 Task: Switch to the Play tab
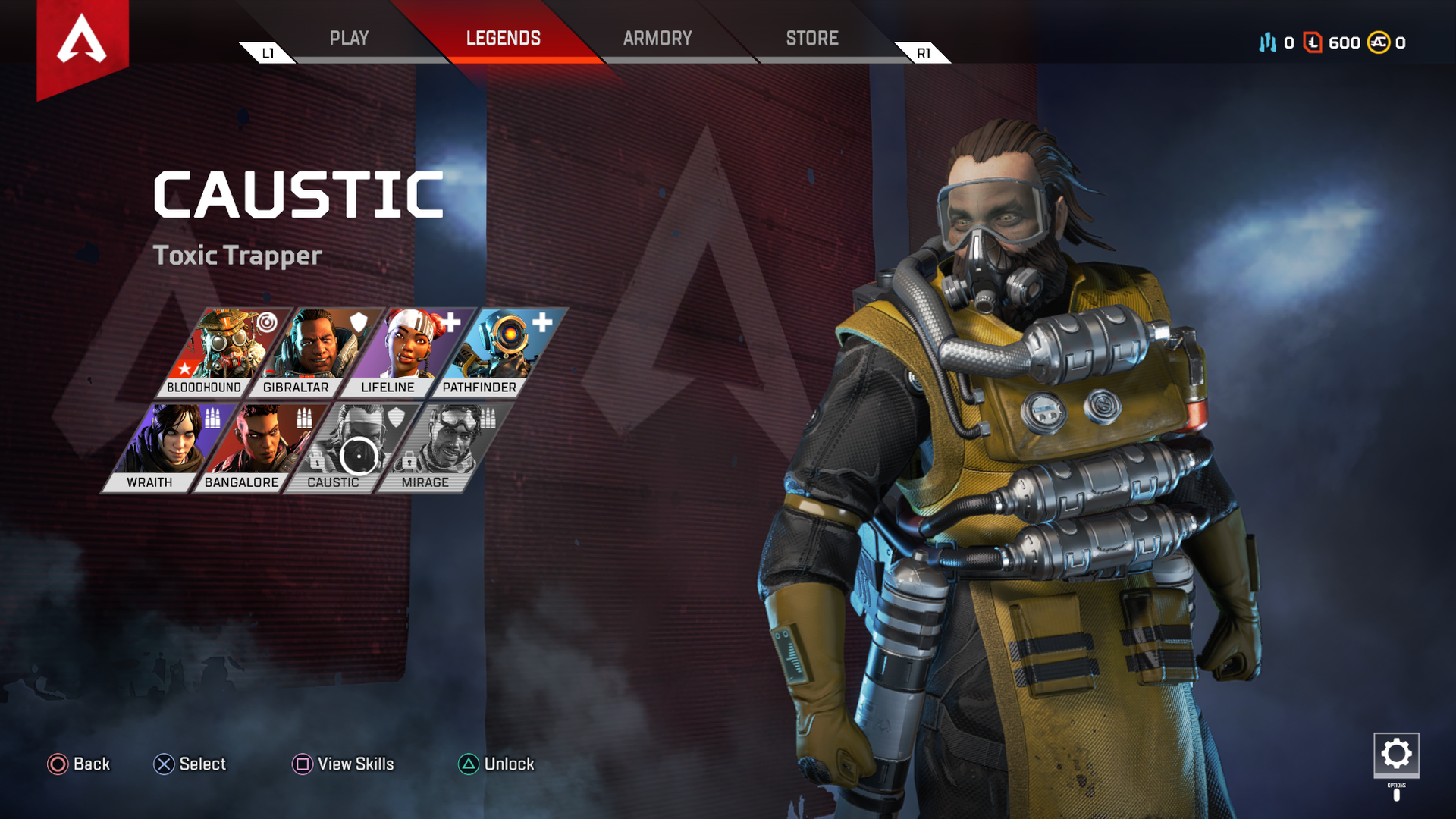(x=349, y=38)
